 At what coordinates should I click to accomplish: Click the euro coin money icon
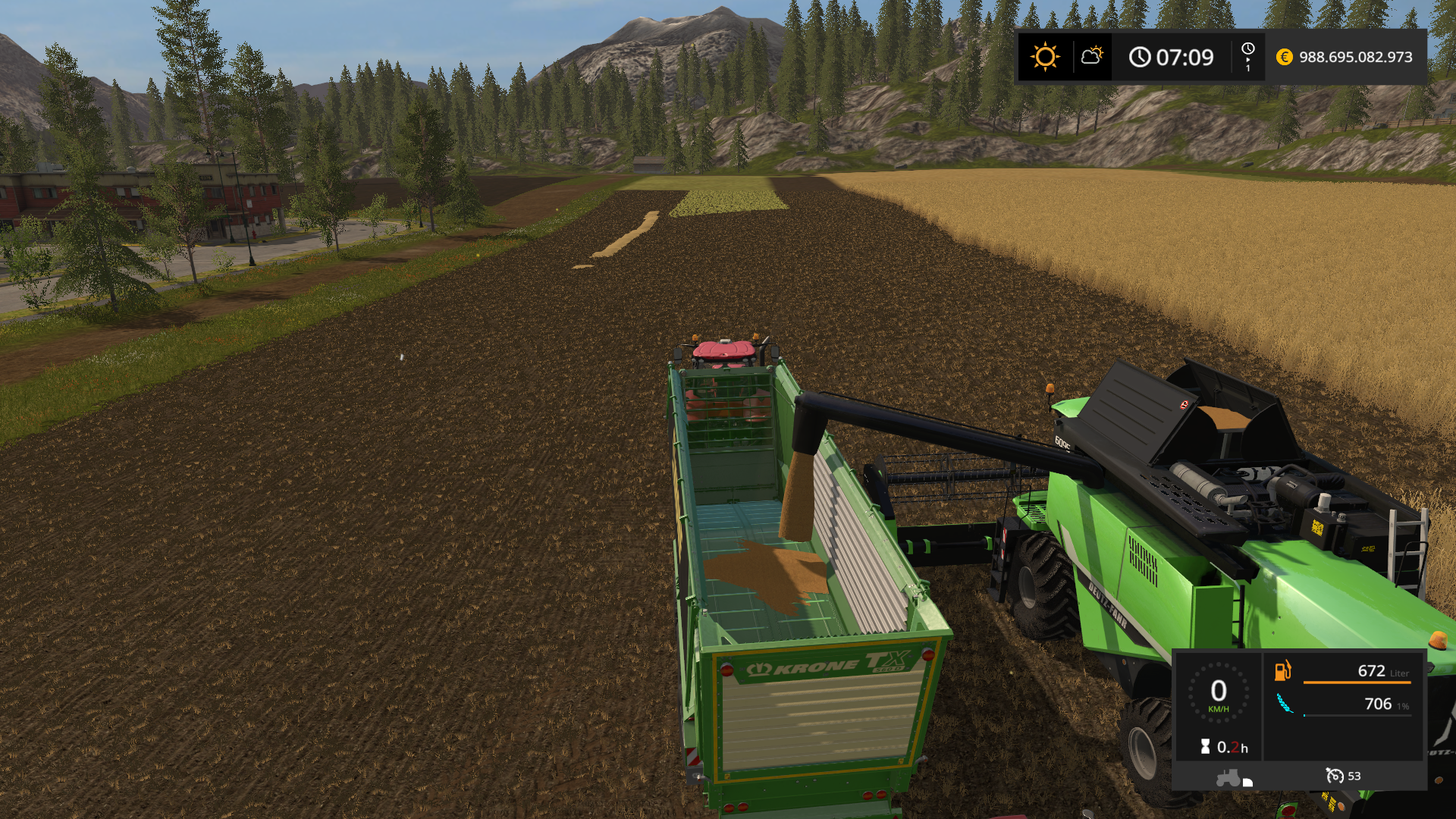pyautogui.click(x=1284, y=57)
